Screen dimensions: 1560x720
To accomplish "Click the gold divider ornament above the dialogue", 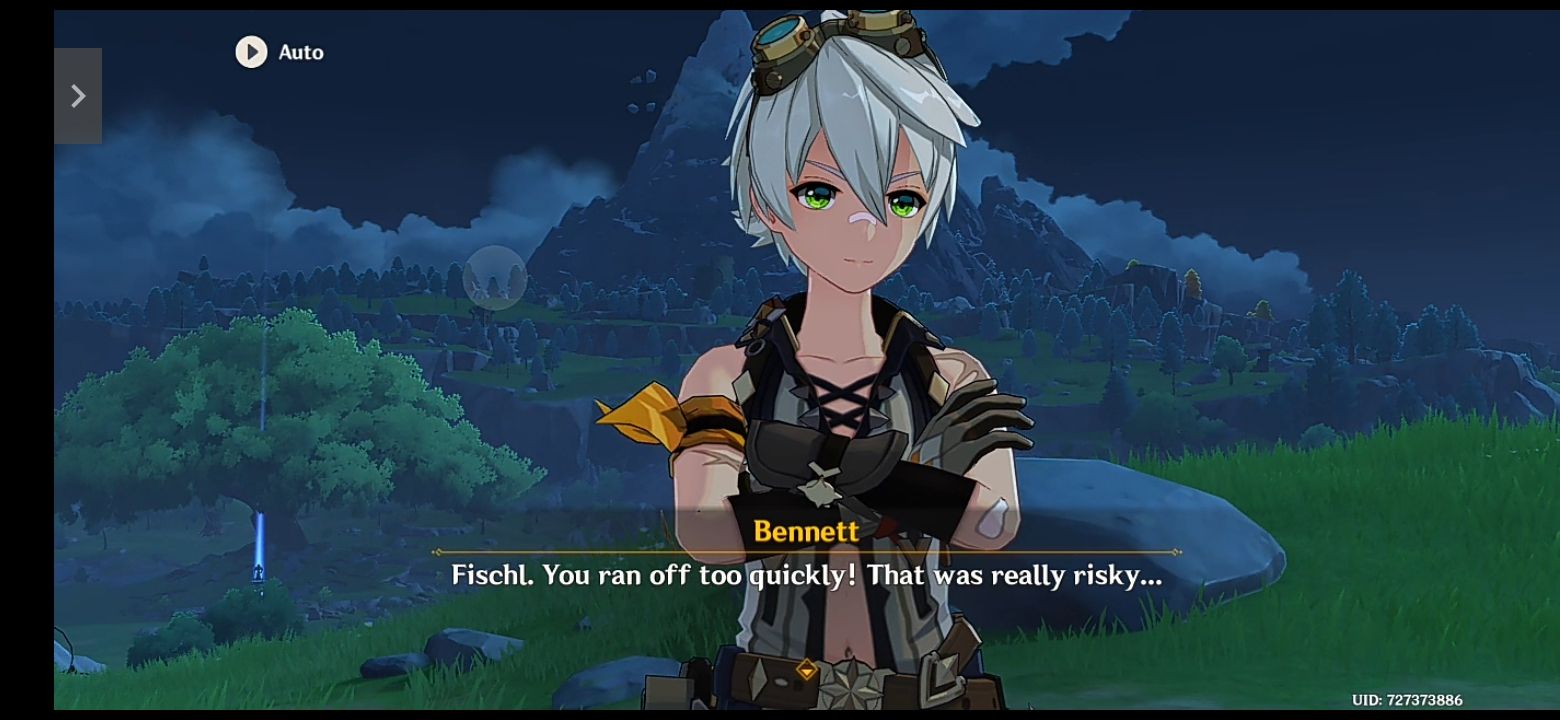I will click(806, 552).
